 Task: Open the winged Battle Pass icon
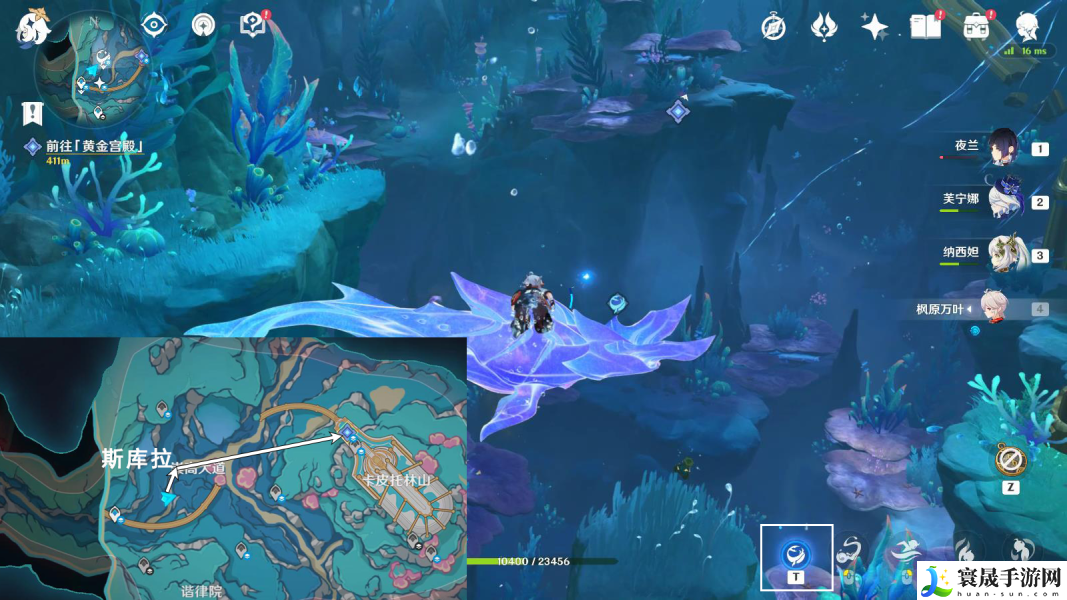pos(823,27)
